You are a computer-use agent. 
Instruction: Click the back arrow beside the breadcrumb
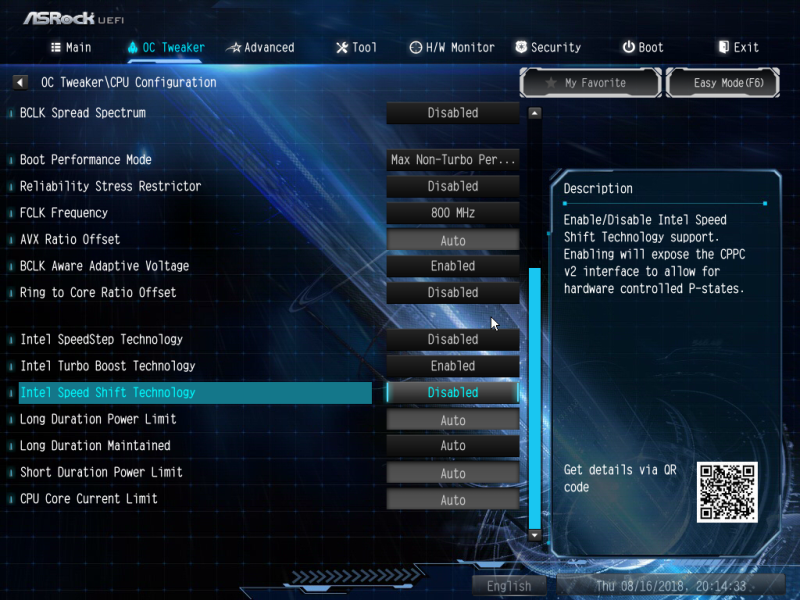point(20,82)
